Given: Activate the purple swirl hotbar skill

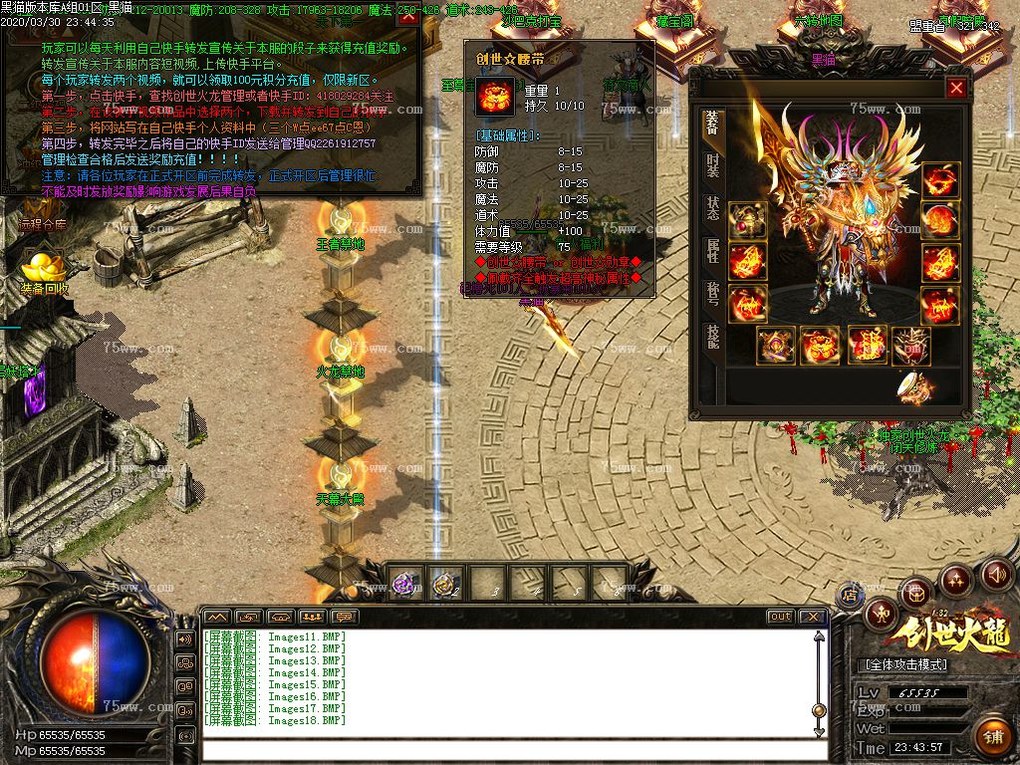Looking at the screenshot, I should tap(405, 583).
